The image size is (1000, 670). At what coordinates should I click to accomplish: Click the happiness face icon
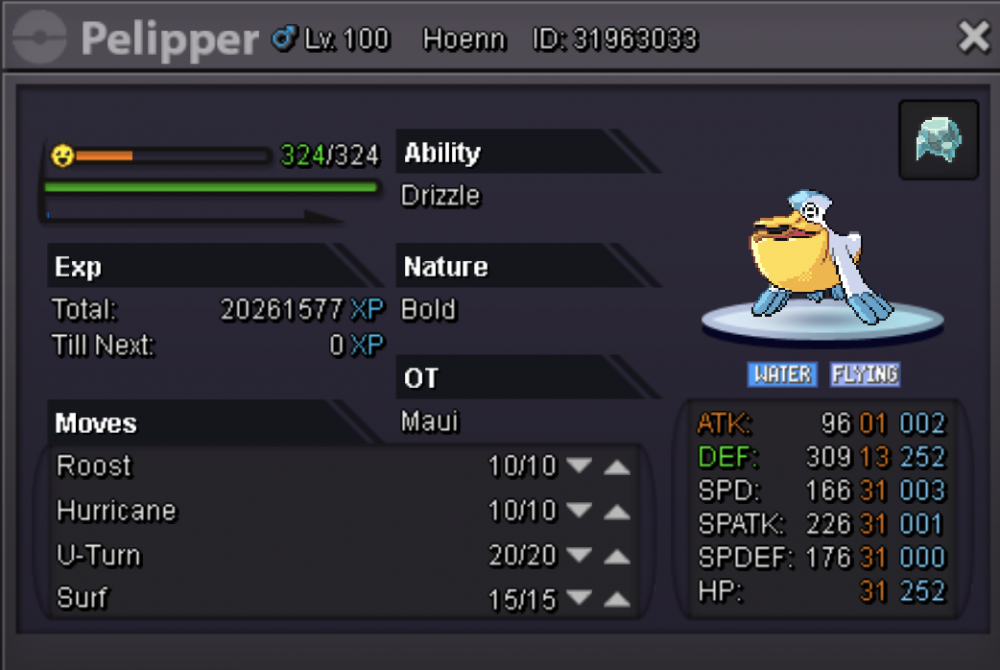(x=62, y=155)
